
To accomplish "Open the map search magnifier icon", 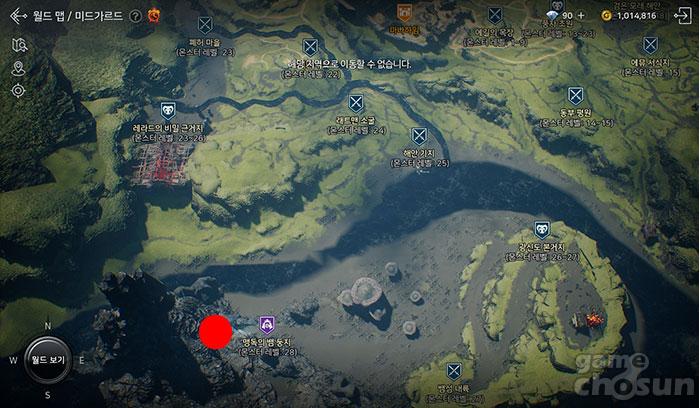I will (18, 45).
